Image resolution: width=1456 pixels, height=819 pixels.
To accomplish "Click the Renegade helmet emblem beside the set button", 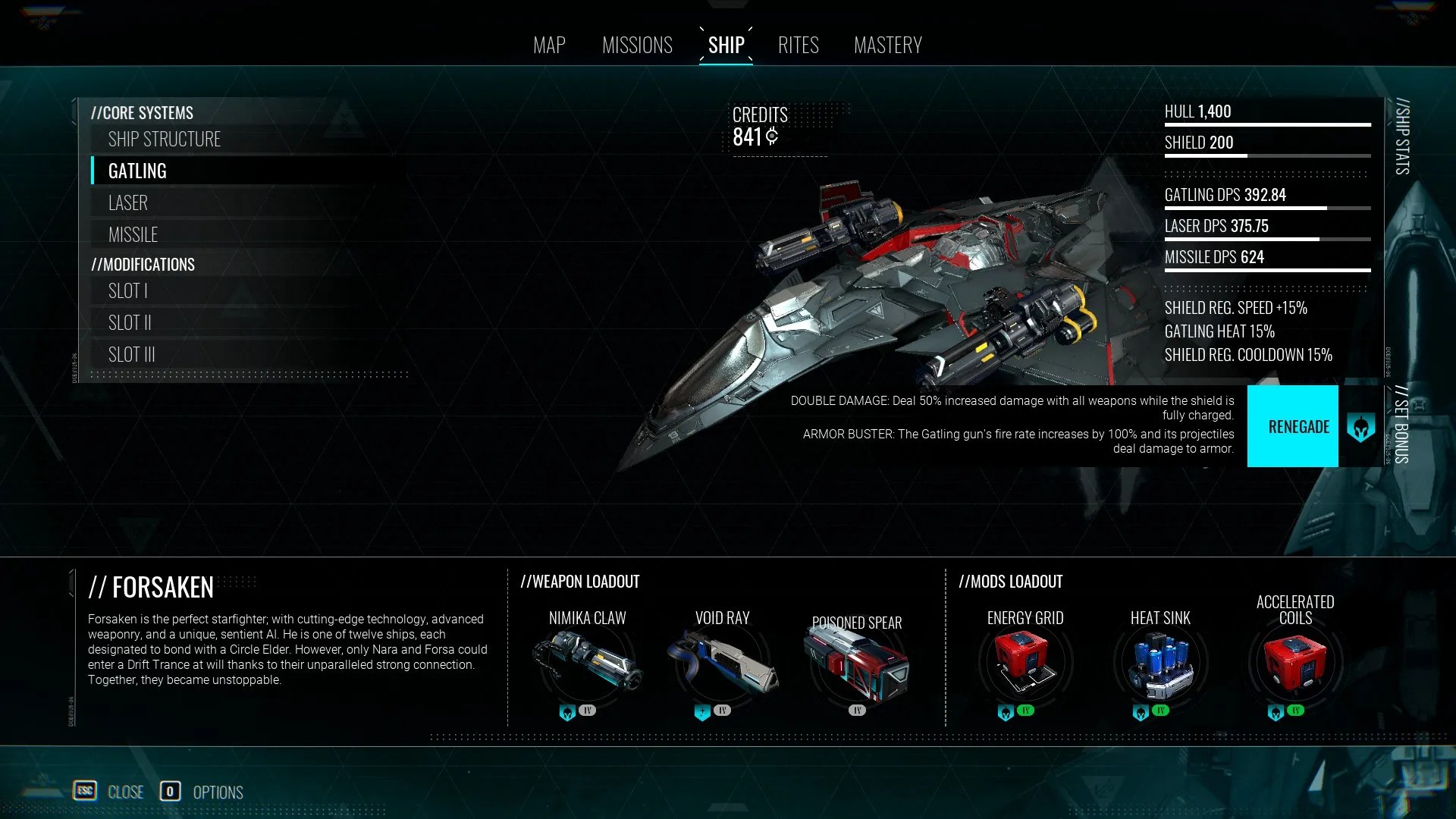I will (1363, 426).
